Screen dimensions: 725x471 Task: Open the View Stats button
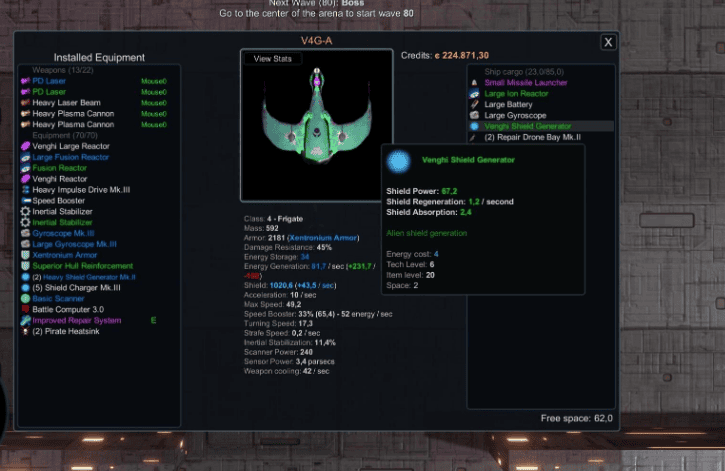[x=273, y=59]
